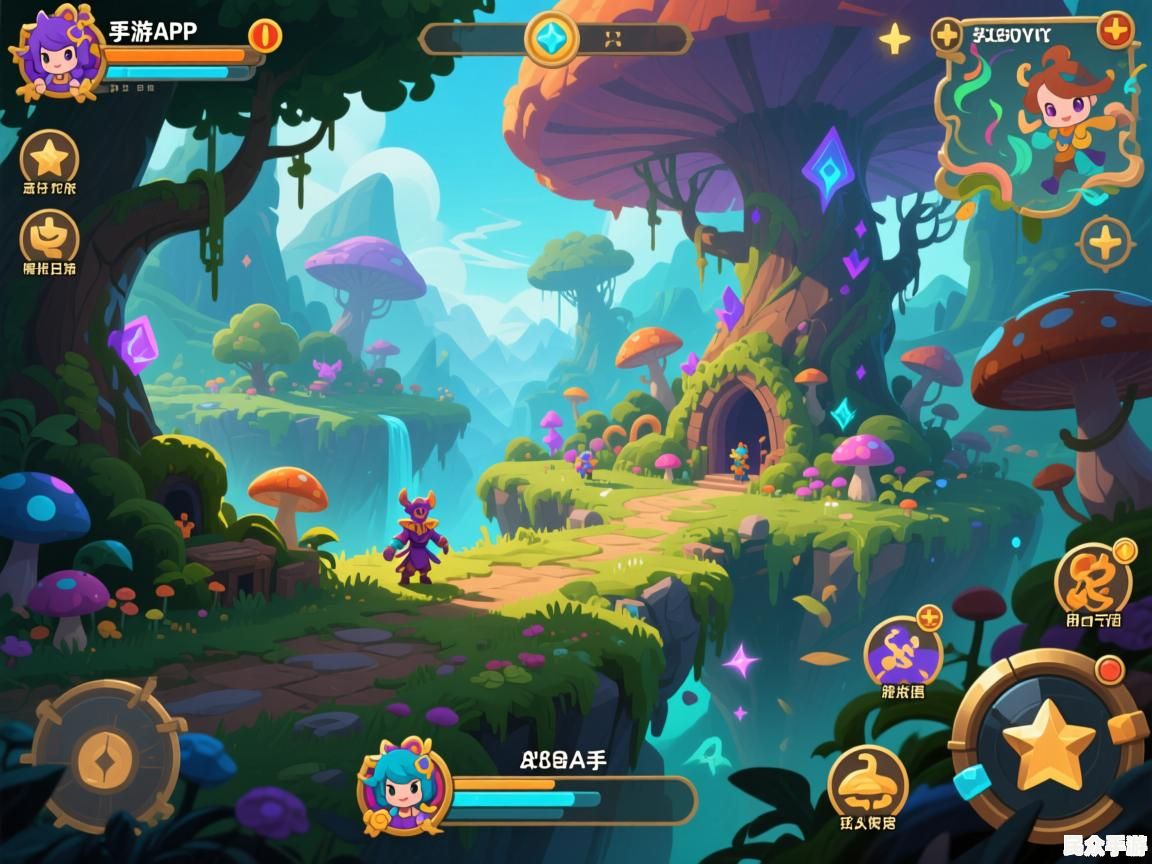Image resolution: width=1152 pixels, height=864 pixels.
Task: Click the red plus button on the portrait panel
Action: tap(1114, 30)
